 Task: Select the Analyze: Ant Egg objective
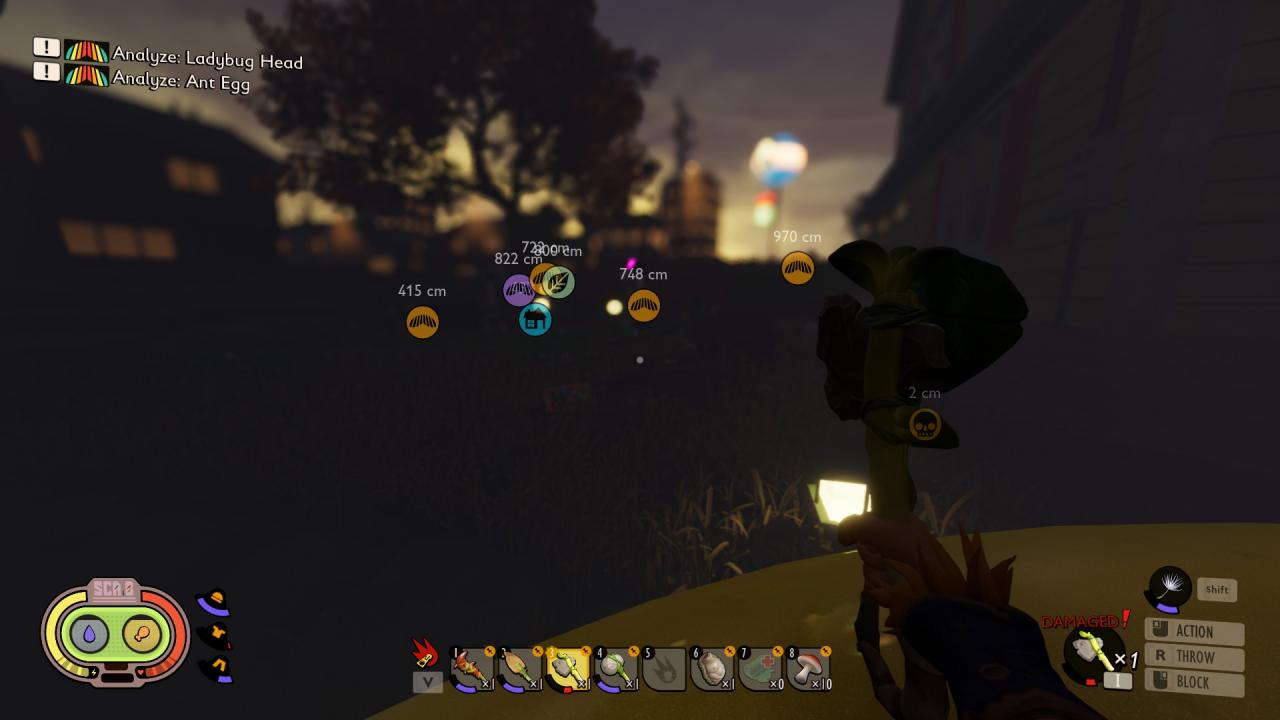click(x=180, y=82)
